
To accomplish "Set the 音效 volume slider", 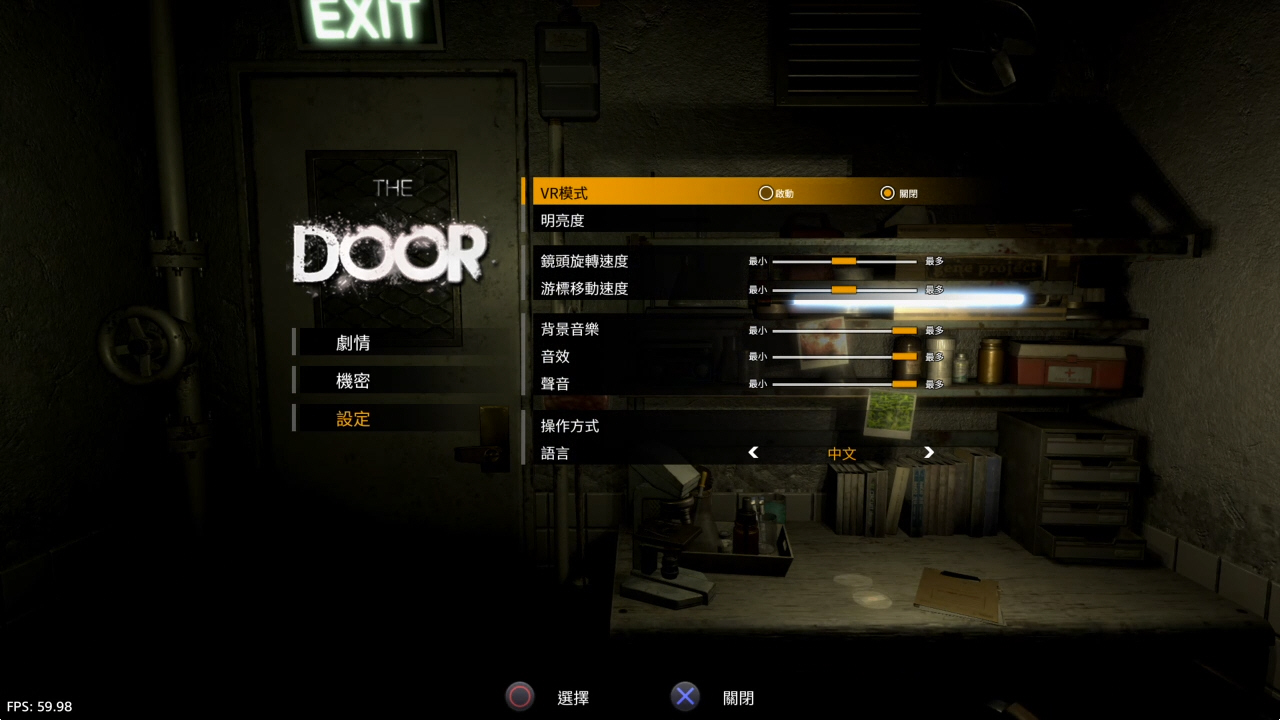I will pyautogui.click(x=904, y=356).
